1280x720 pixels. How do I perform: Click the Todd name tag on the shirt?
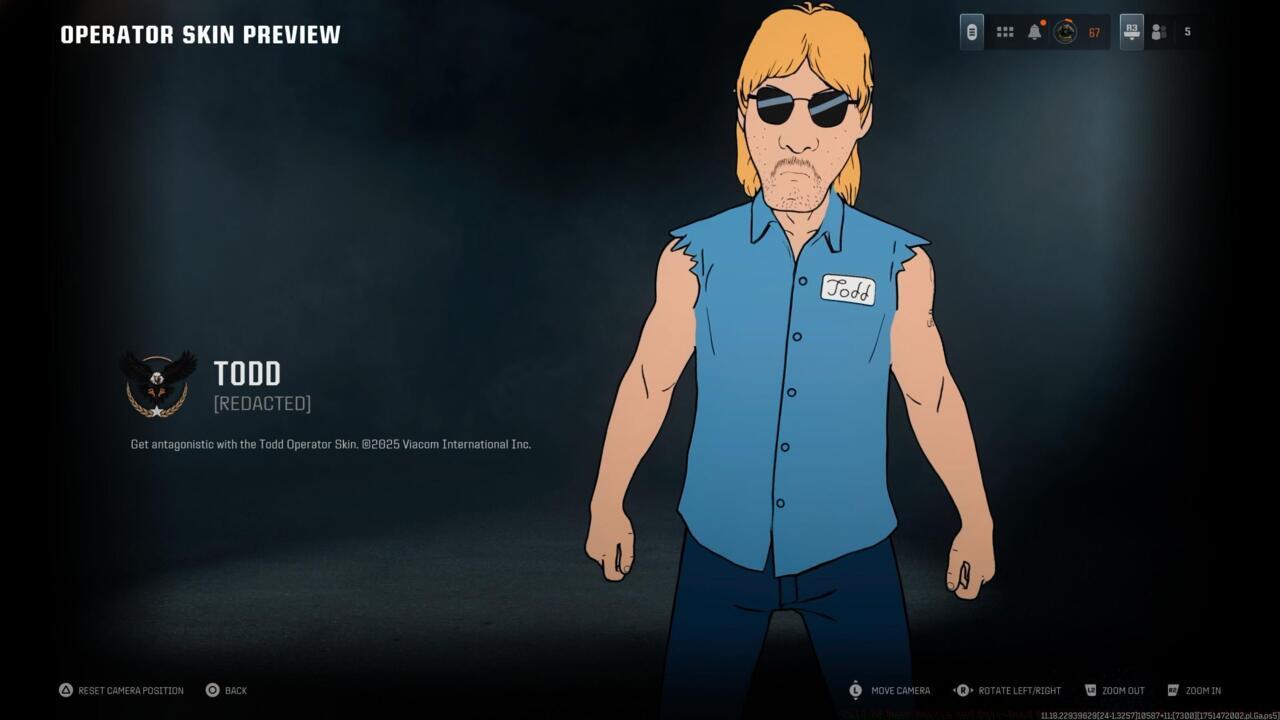click(851, 291)
